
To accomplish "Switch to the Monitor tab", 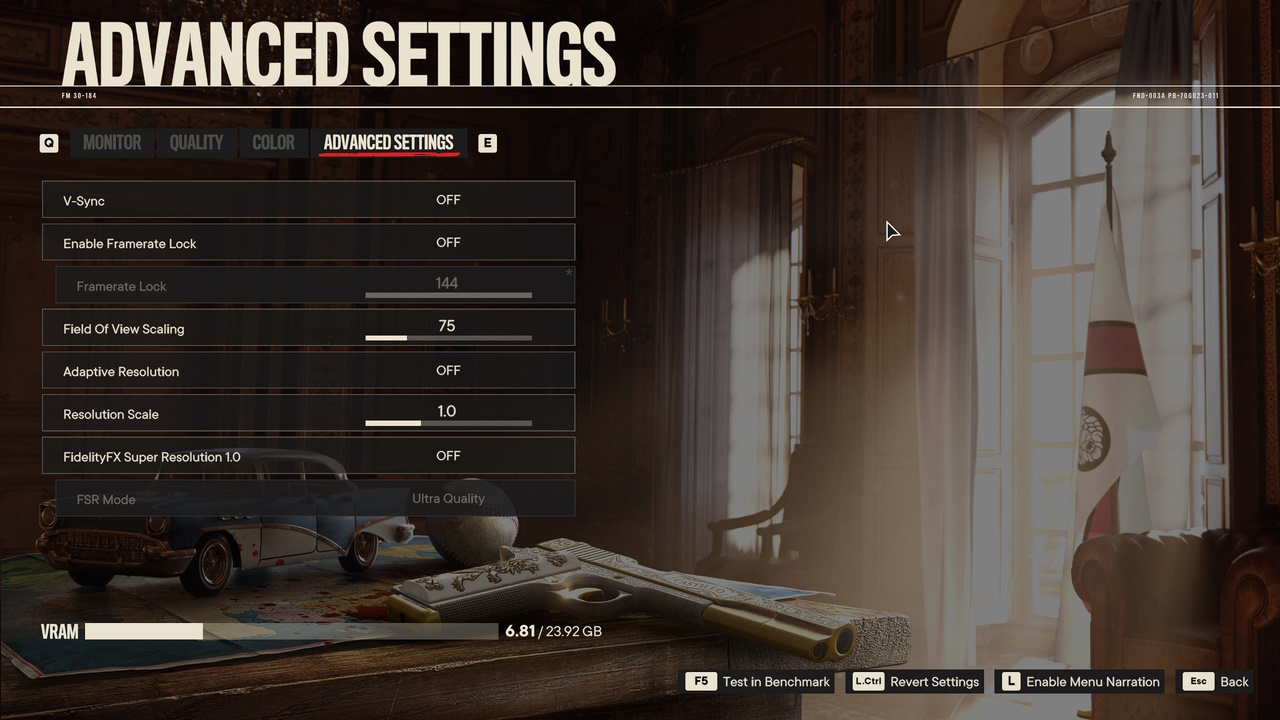I will click(x=112, y=143).
